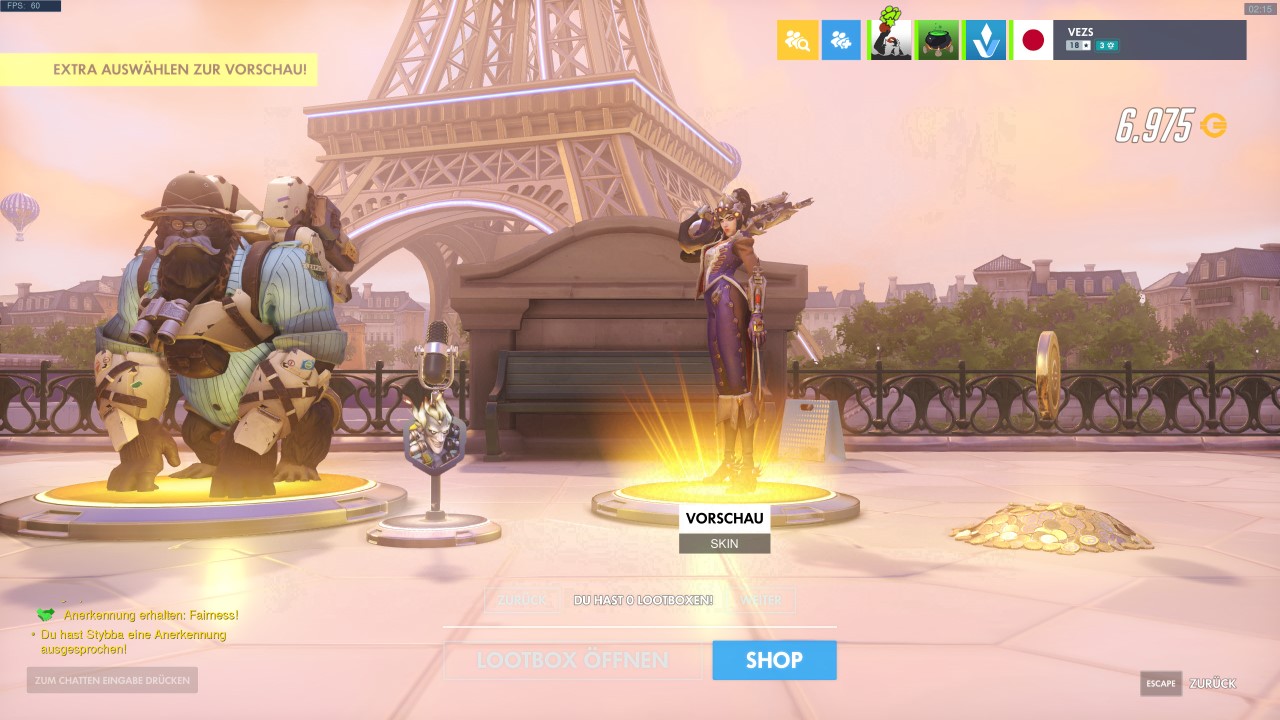Click the faded Lootbox öffnen button
This screenshot has height=720, width=1280.
[572, 660]
